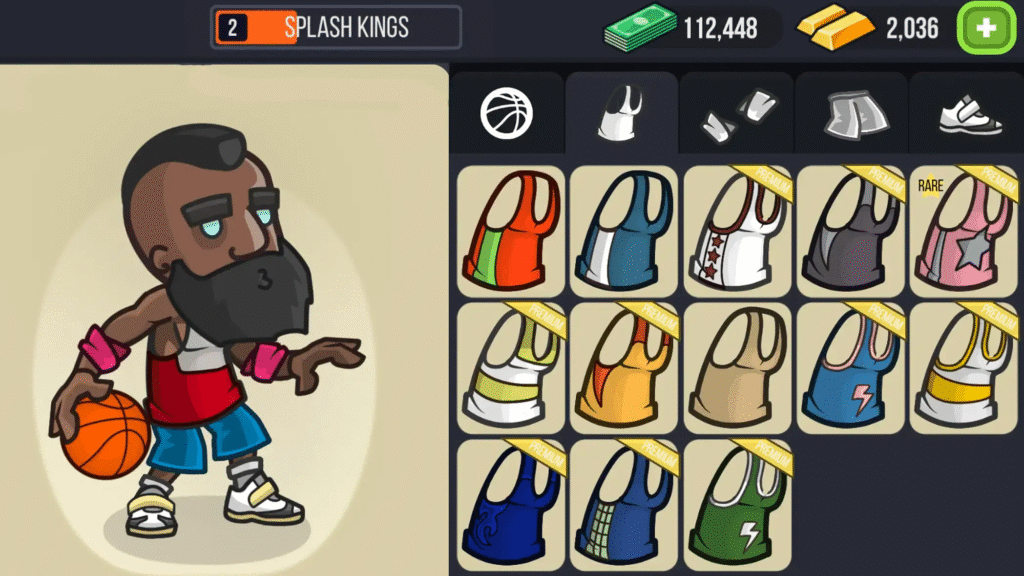Switch to the basketball tab
Screen dimensions: 1024x576
coord(507,113)
